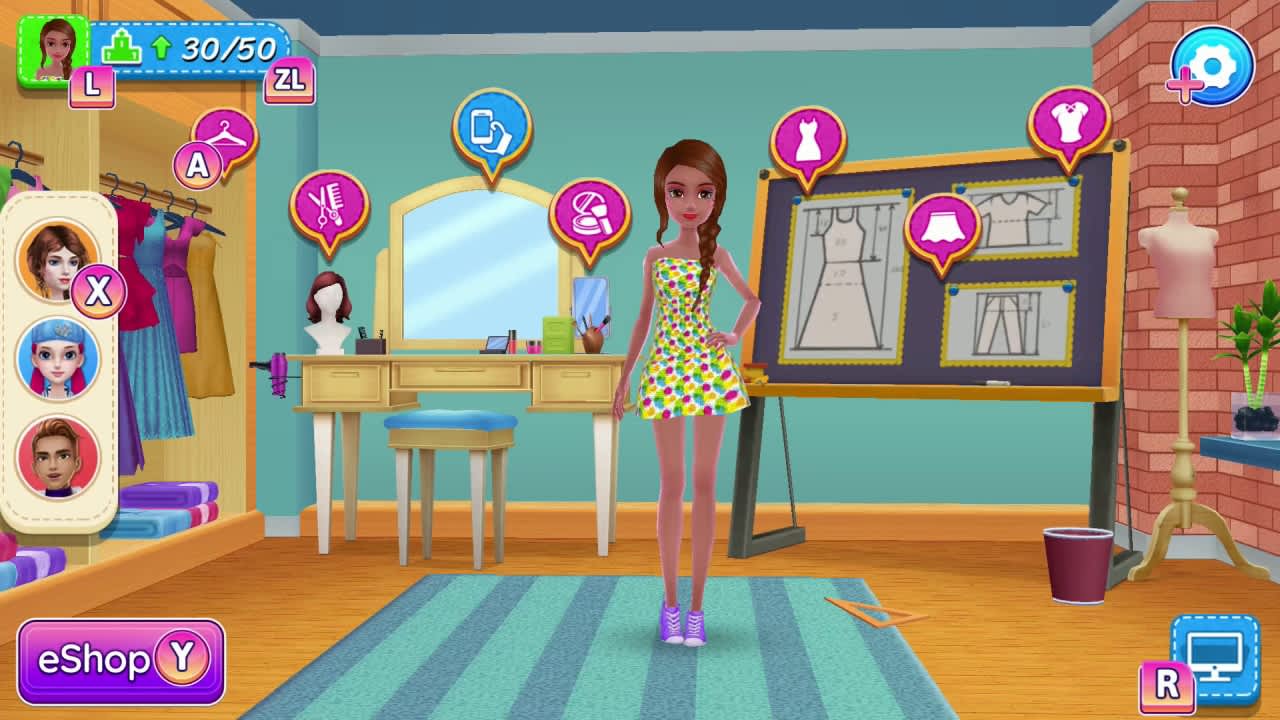Tap the phone selfie bubble above the mirror
Image resolution: width=1280 pixels, height=720 pixels.
pyautogui.click(x=490, y=126)
